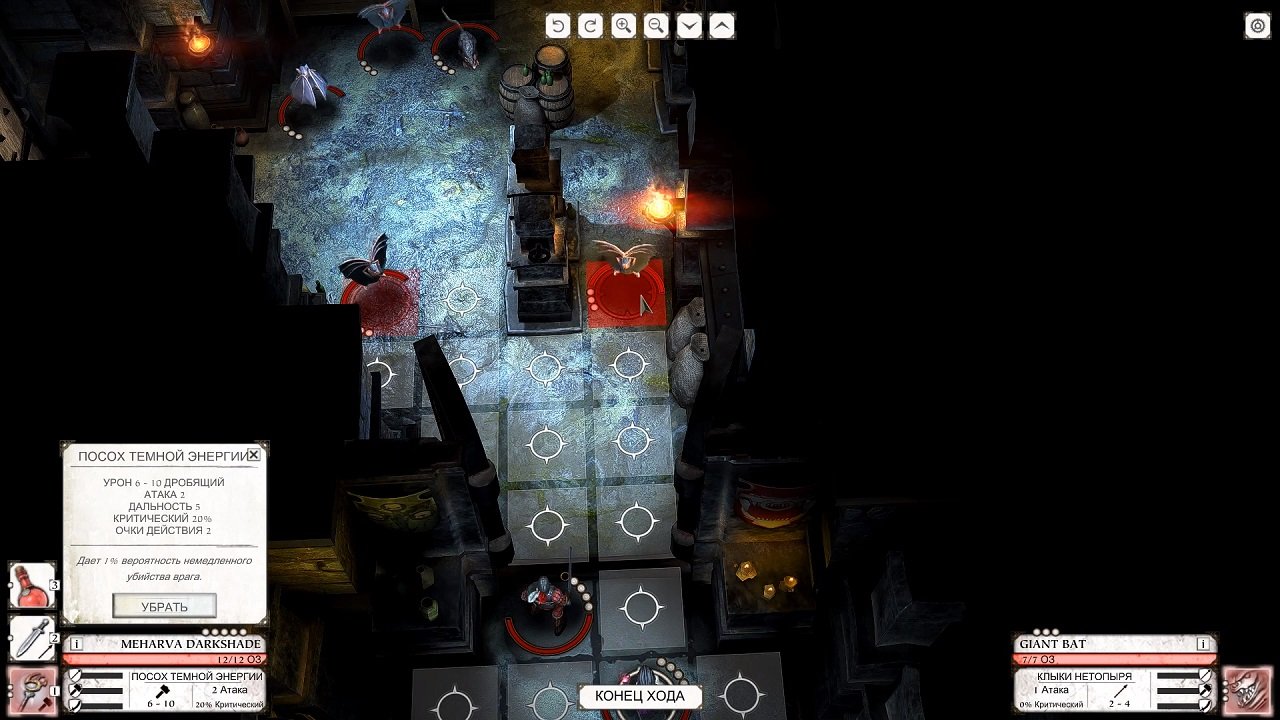Viewport: 1280px width, 720px height.
Task: End the turn with КОНЕЦ ХОДА
Action: click(x=640, y=697)
